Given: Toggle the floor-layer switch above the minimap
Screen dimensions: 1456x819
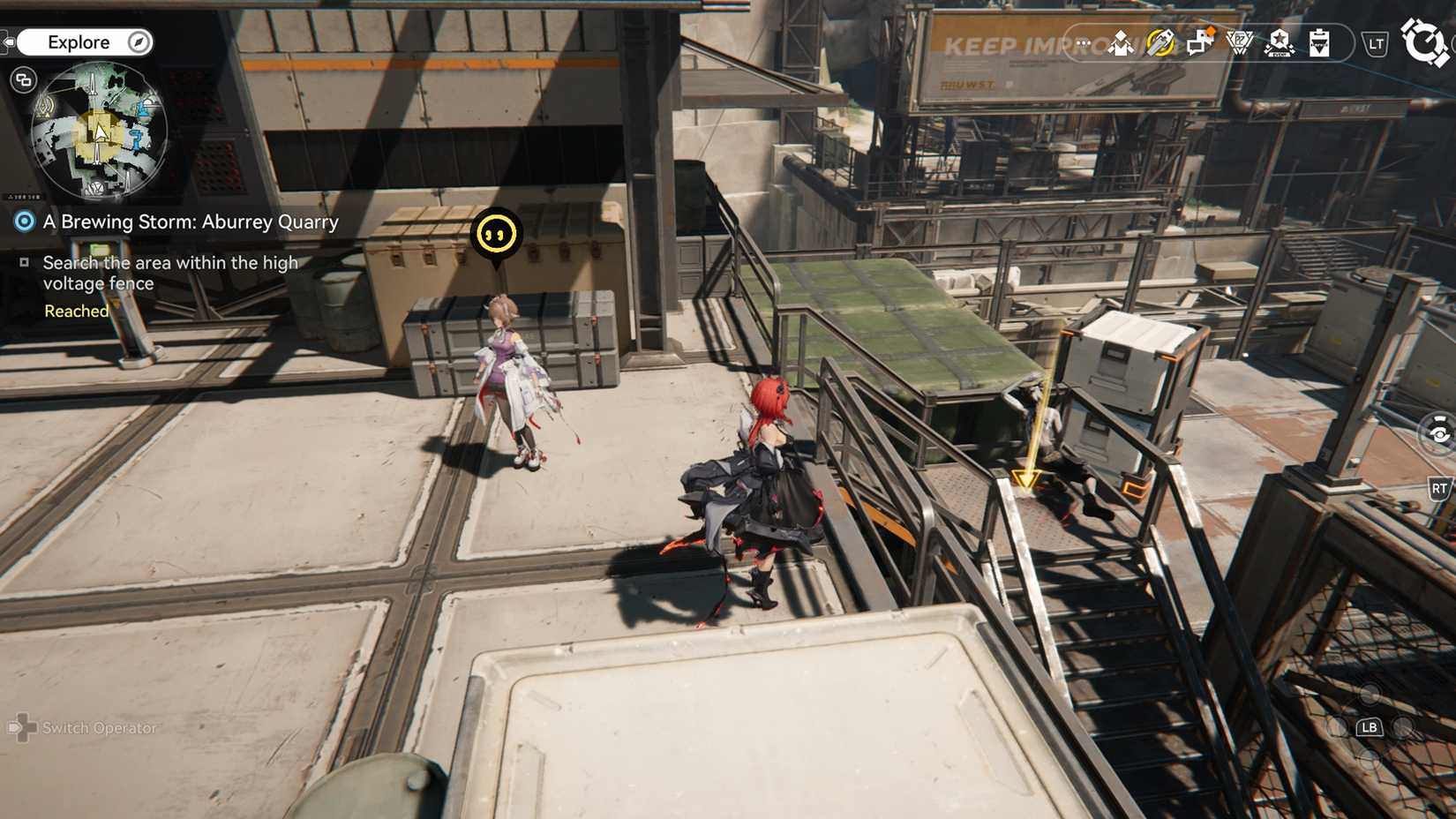Looking at the screenshot, I should (x=24, y=78).
